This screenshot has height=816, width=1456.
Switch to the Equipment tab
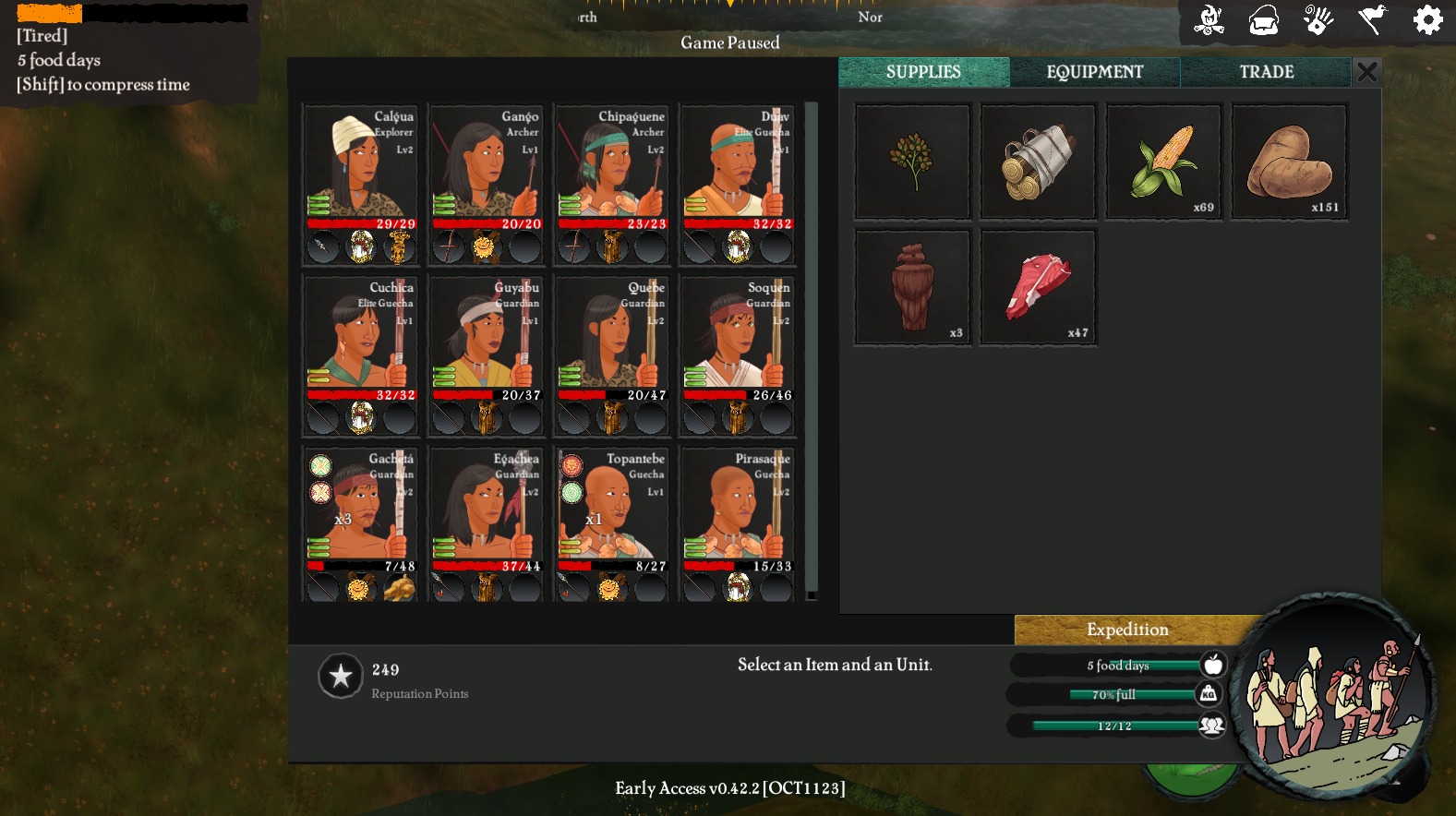coord(1094,72)
